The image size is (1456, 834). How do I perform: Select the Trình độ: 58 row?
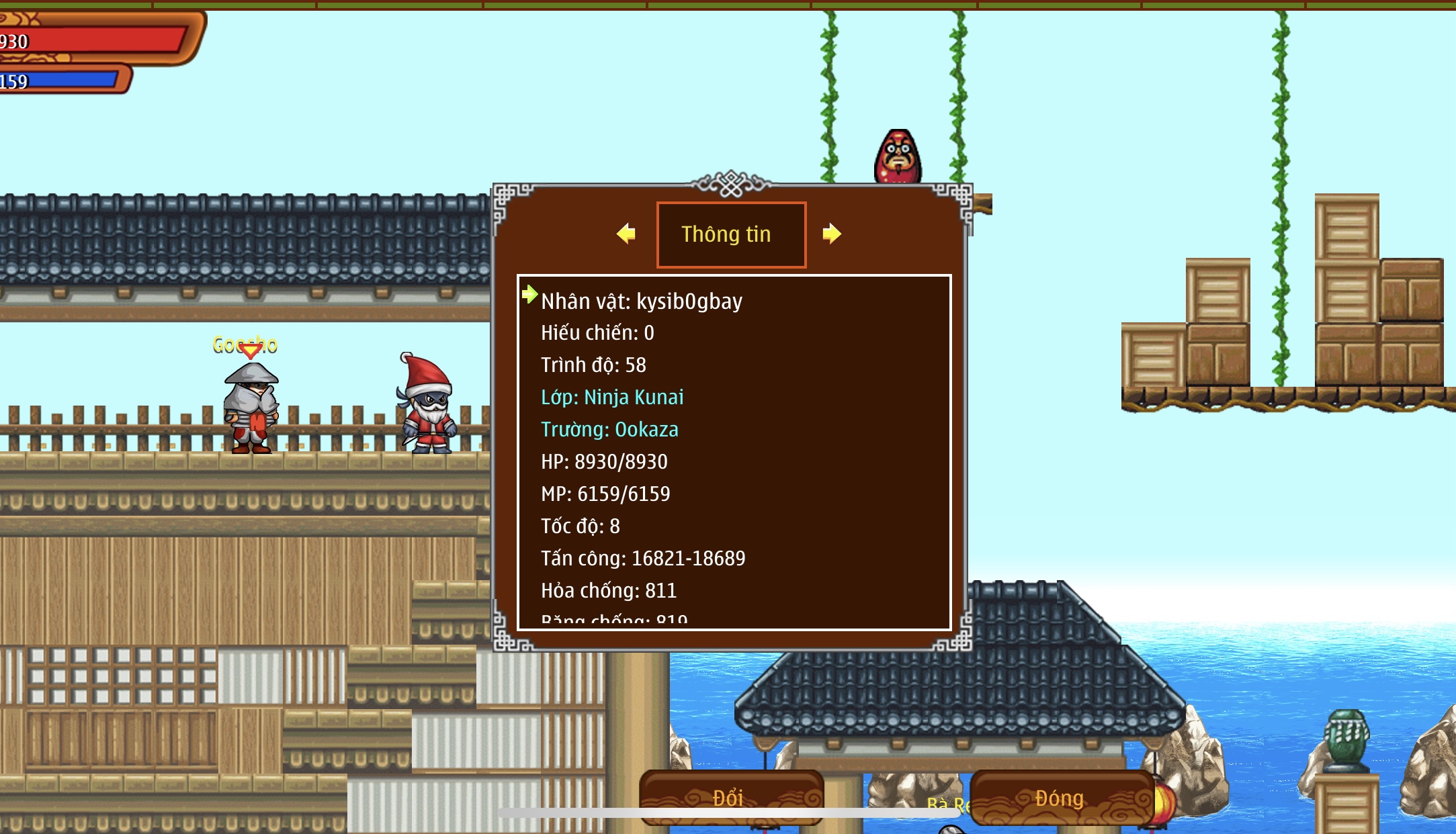click(x=593, y=365)
